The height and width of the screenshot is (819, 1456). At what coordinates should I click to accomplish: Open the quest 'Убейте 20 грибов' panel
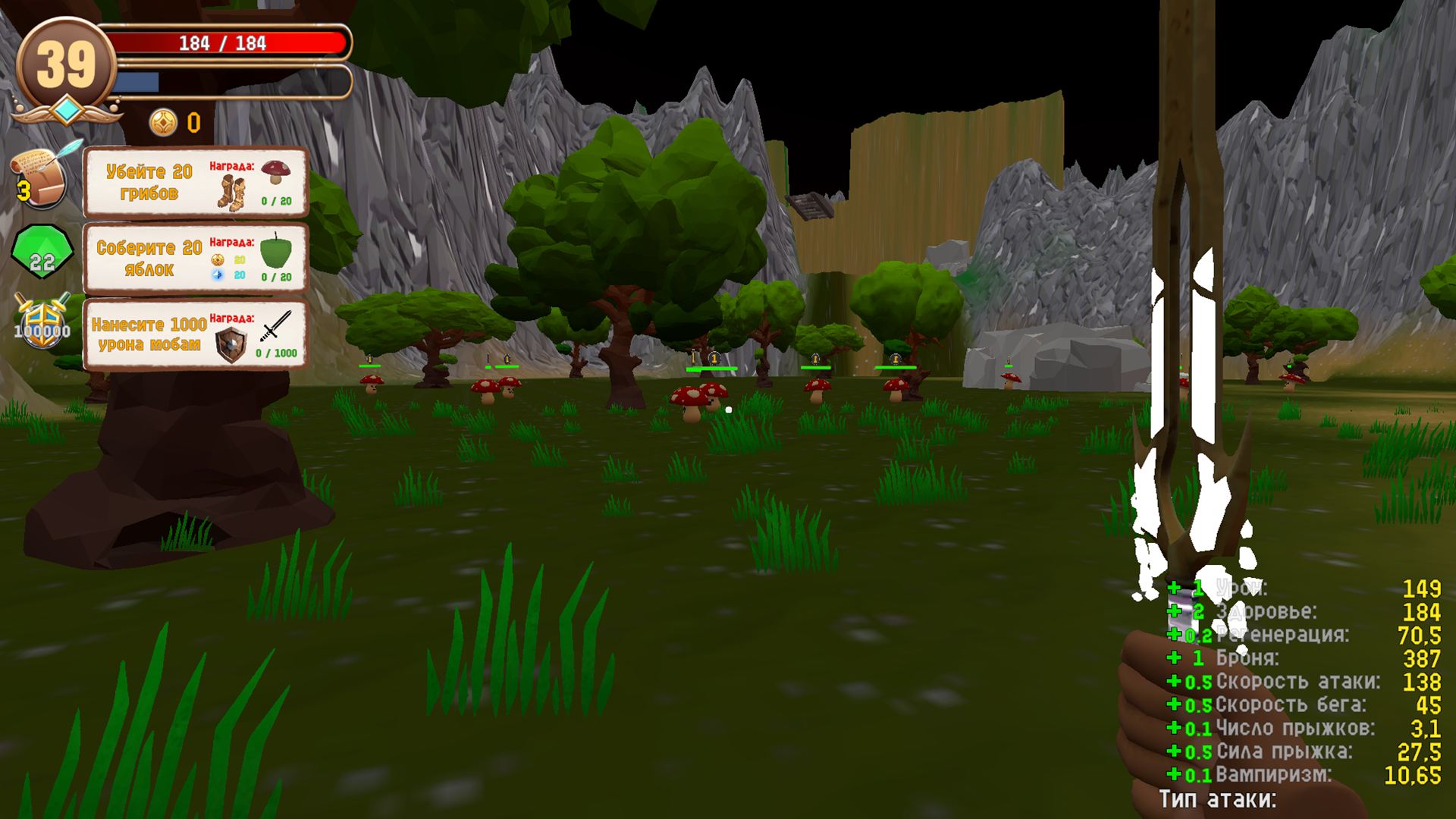click(x=194, y=182)
